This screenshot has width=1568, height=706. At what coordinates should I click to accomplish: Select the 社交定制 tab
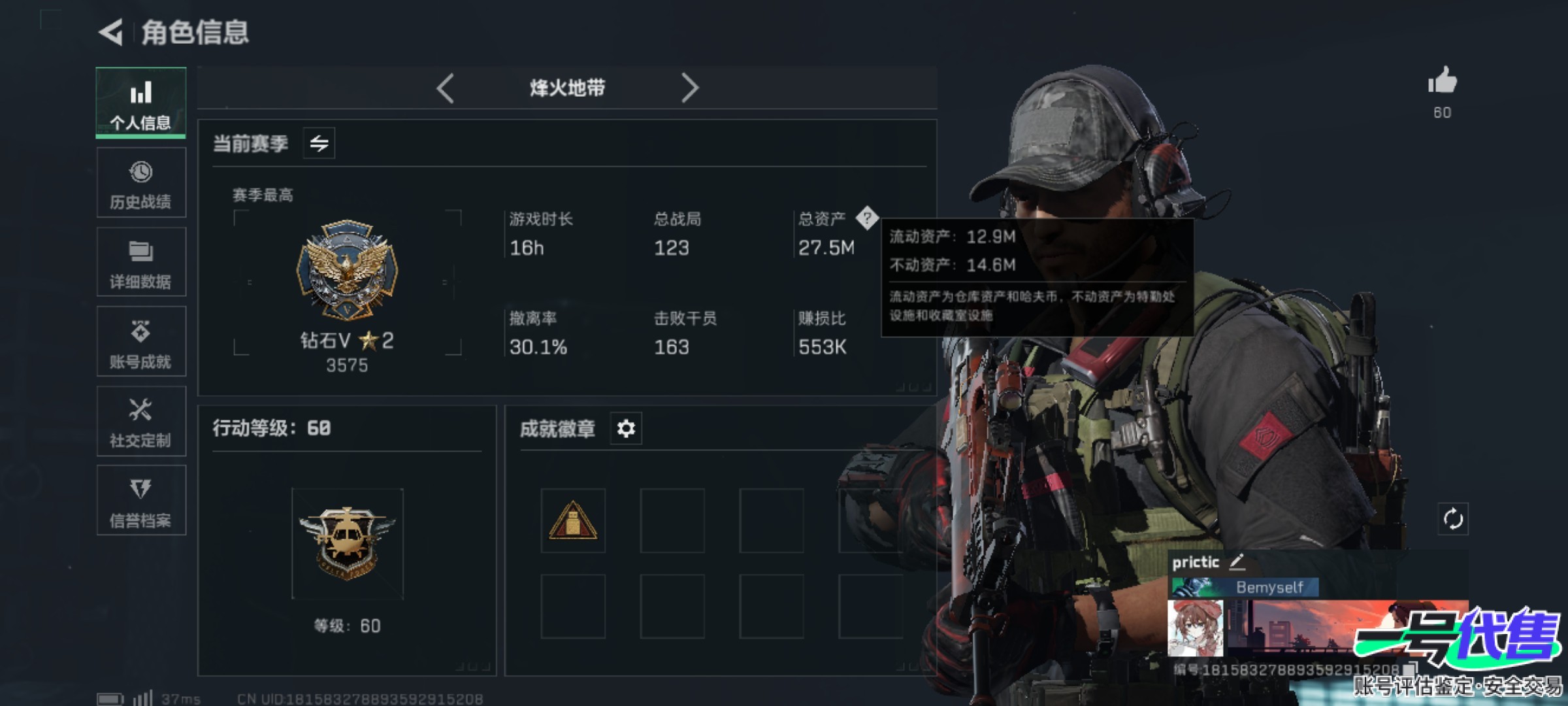click(x=140, y=422)
